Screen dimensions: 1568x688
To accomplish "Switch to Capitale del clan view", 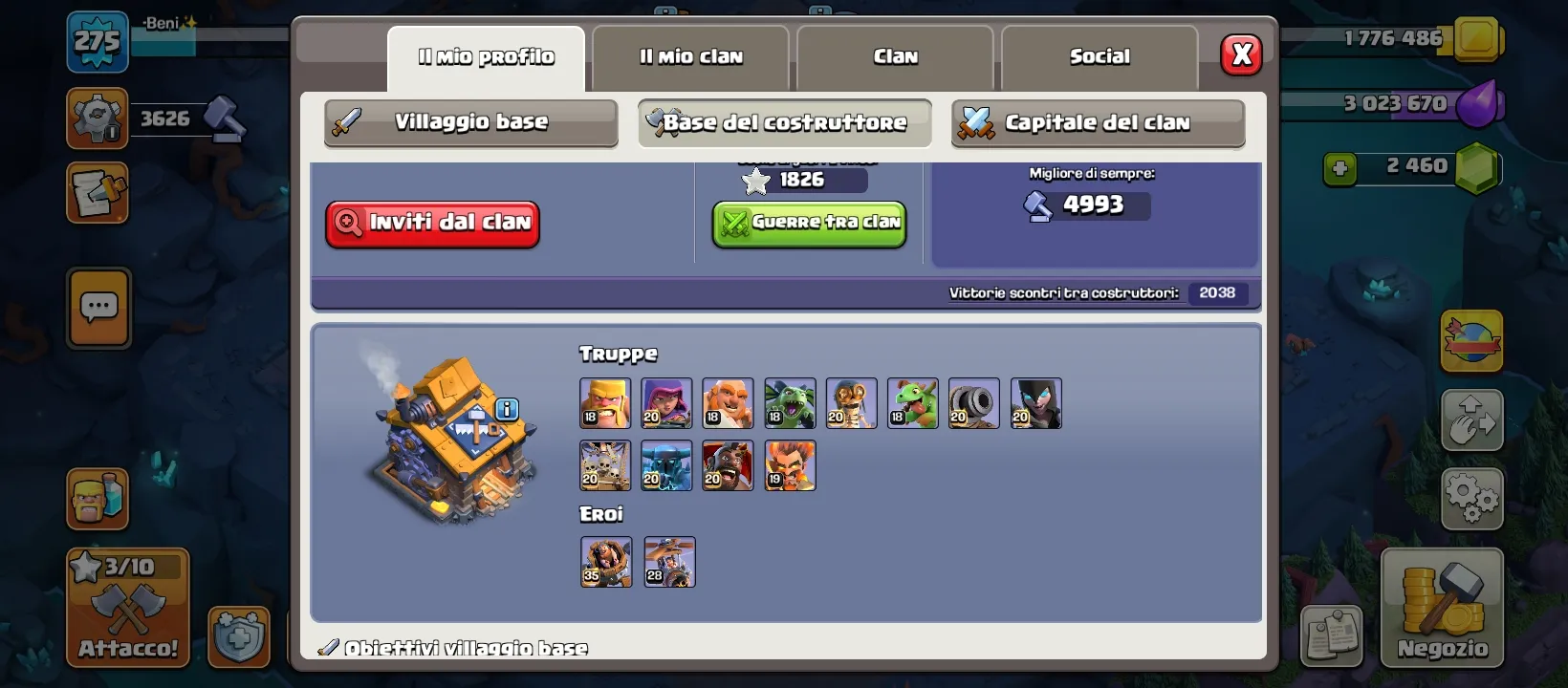I will pos(1097,122).
